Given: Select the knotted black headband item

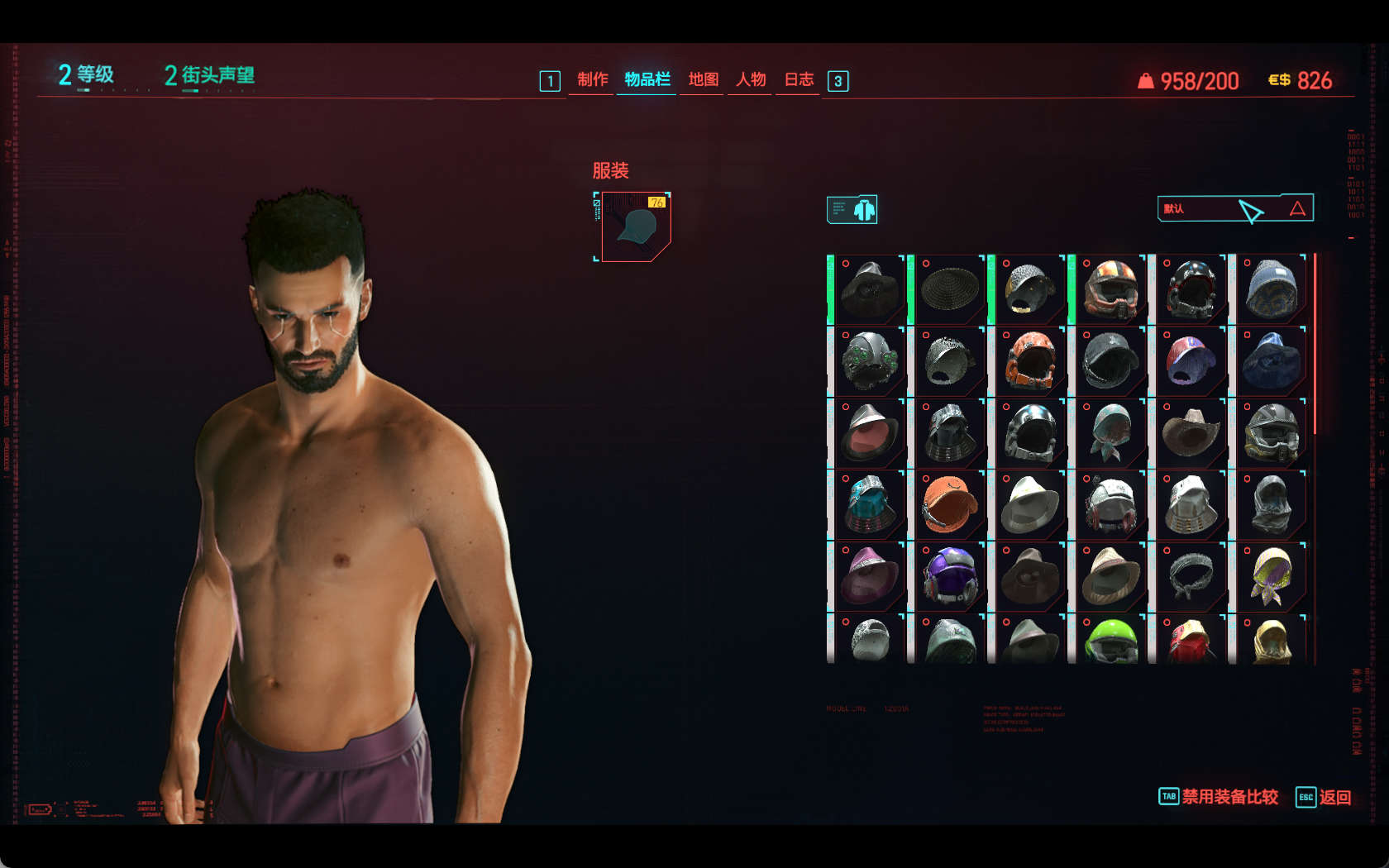Looking at the screenshot, I should (1190, 576).
